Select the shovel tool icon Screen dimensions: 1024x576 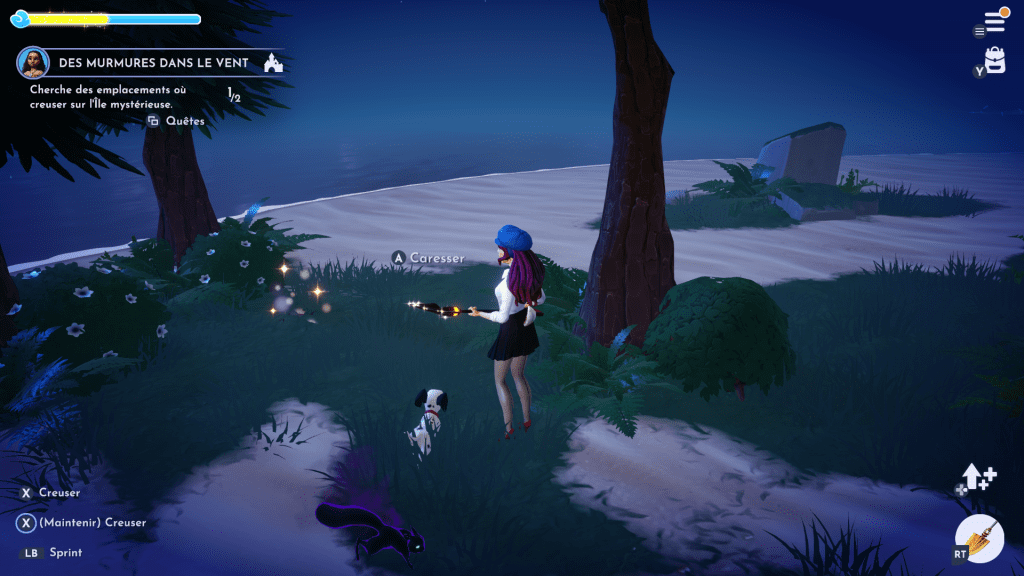pos(980,540)
